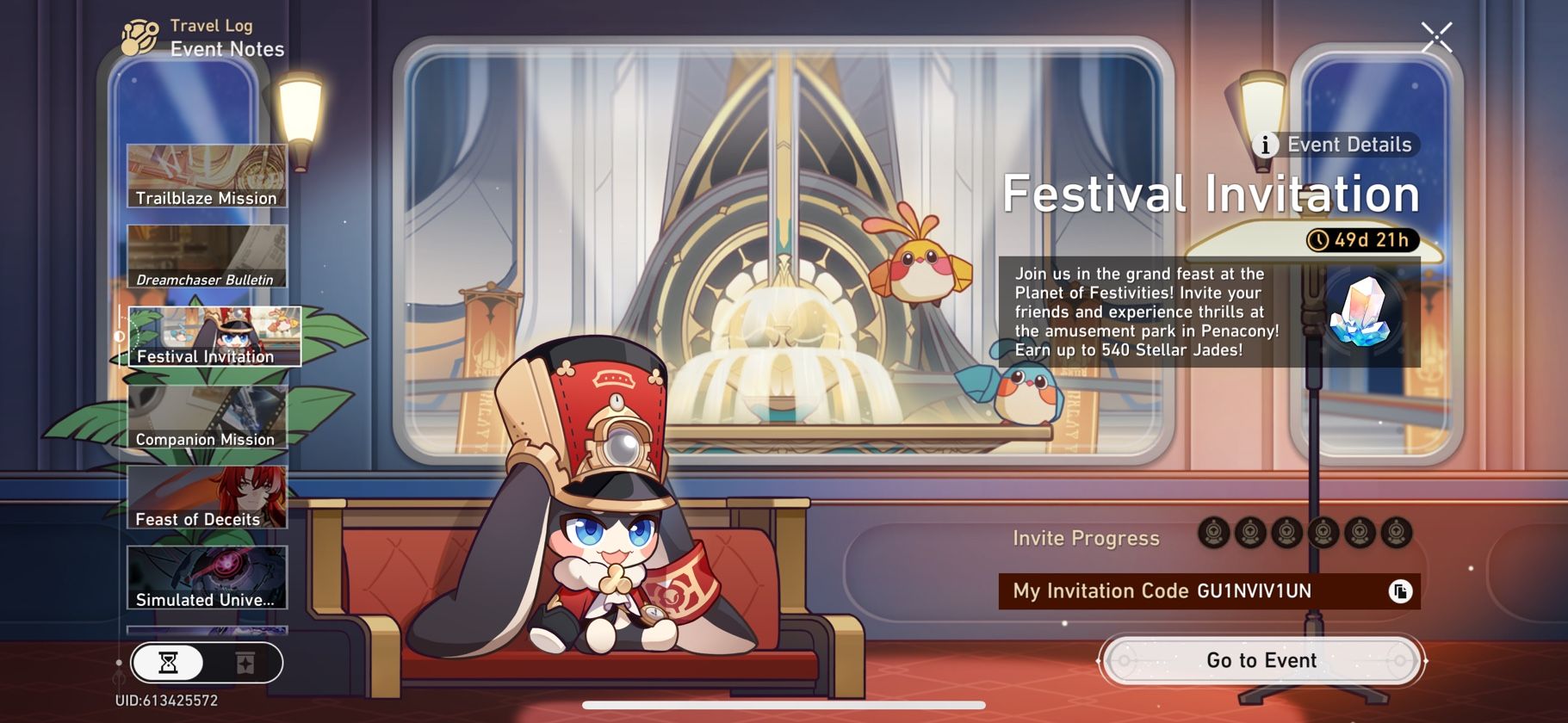Select the starred banner finished events icon
Screen dimensions: 1568x723
[x=245, y=664]
